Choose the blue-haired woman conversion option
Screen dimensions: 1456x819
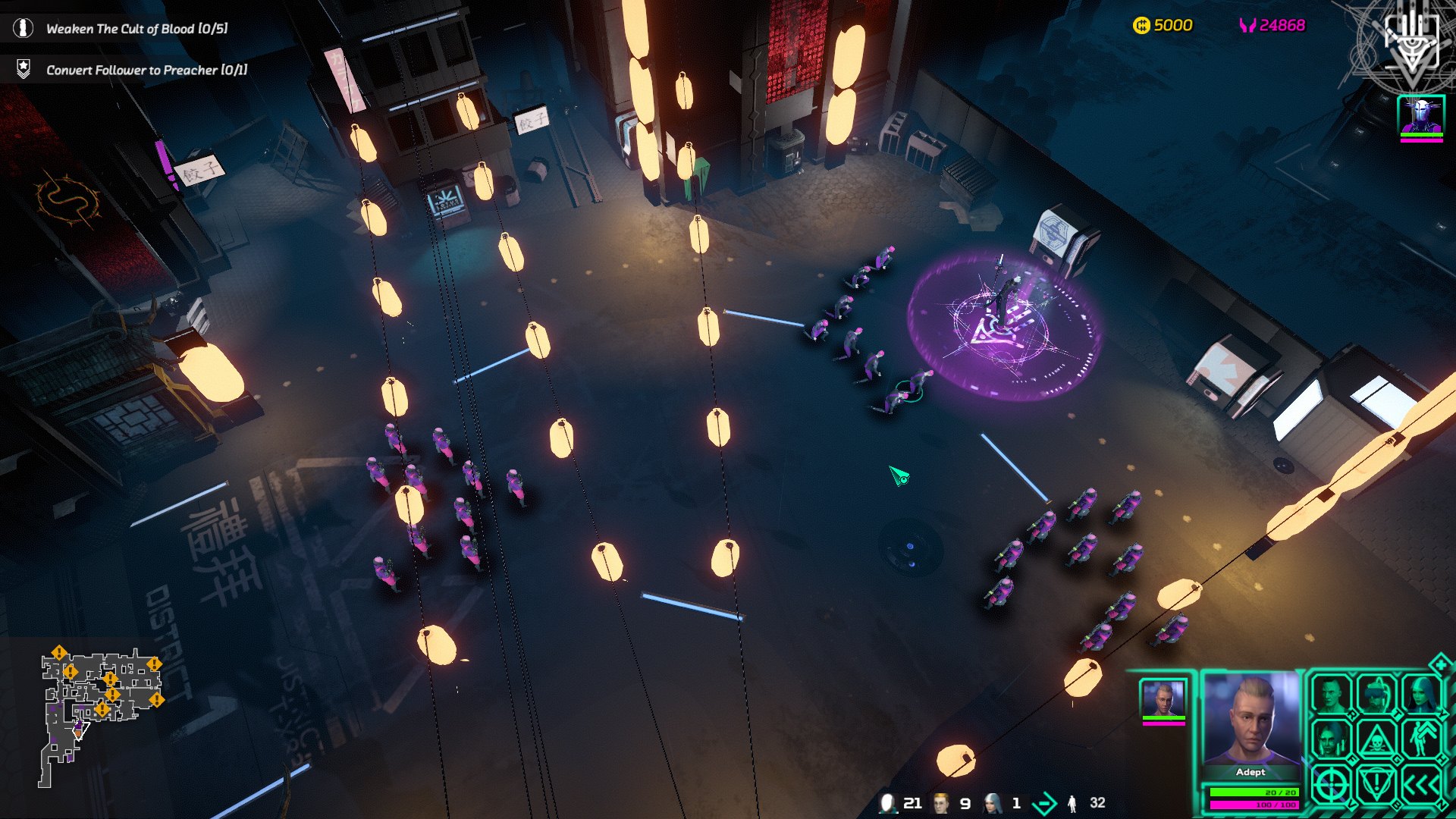point(1420,694)
